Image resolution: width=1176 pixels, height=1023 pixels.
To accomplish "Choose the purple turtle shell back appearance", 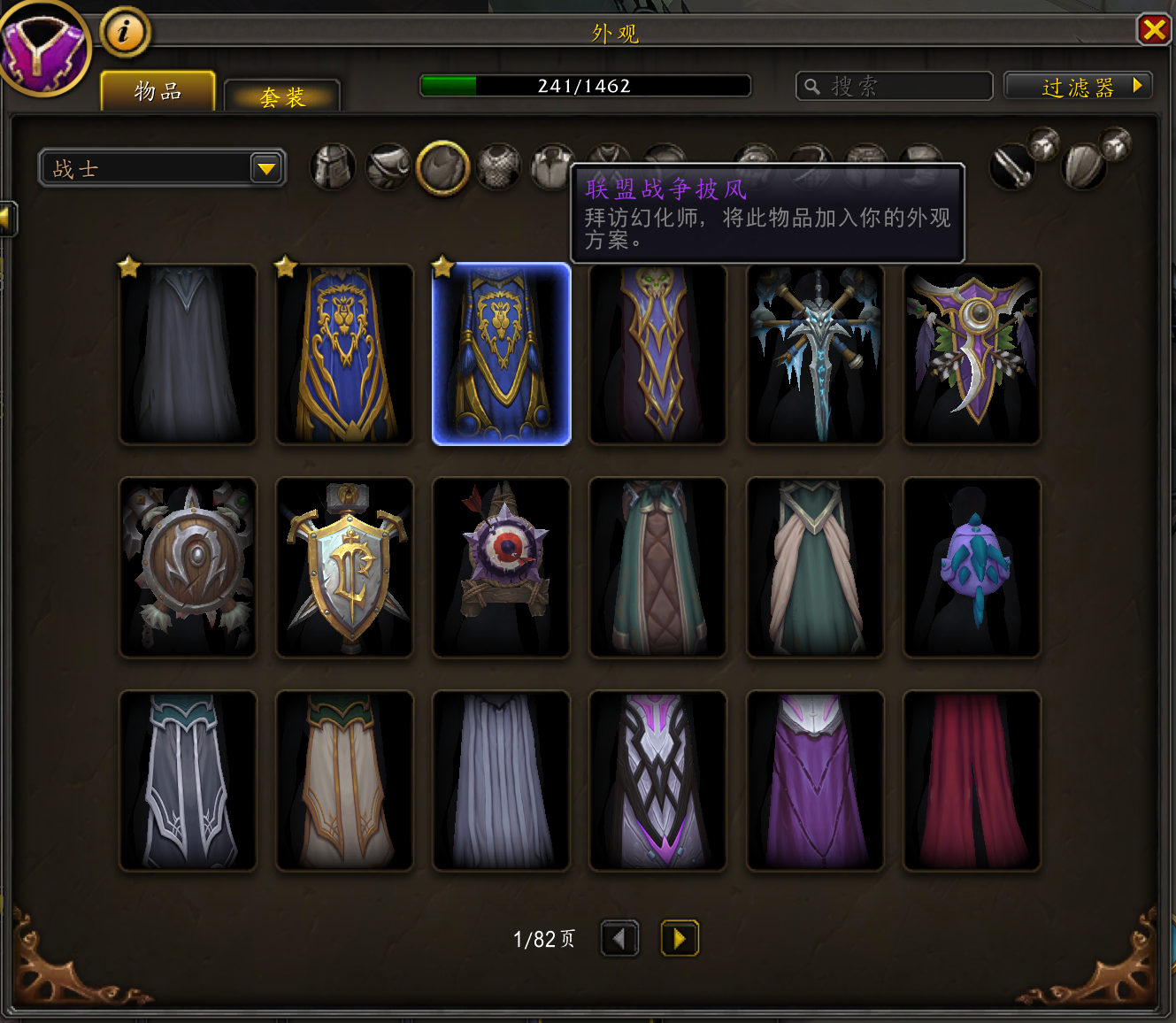I will [972, 567].
